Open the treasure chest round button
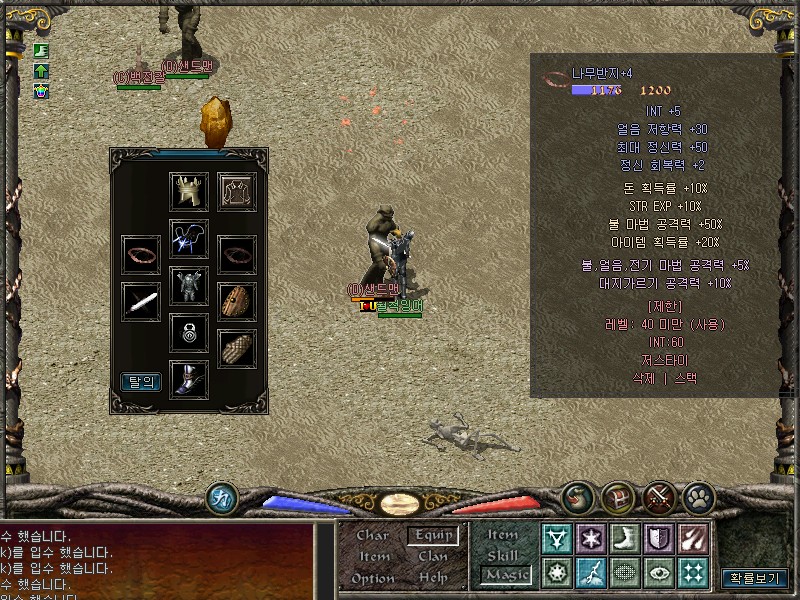The image size is (800, 600). (617, 497)
